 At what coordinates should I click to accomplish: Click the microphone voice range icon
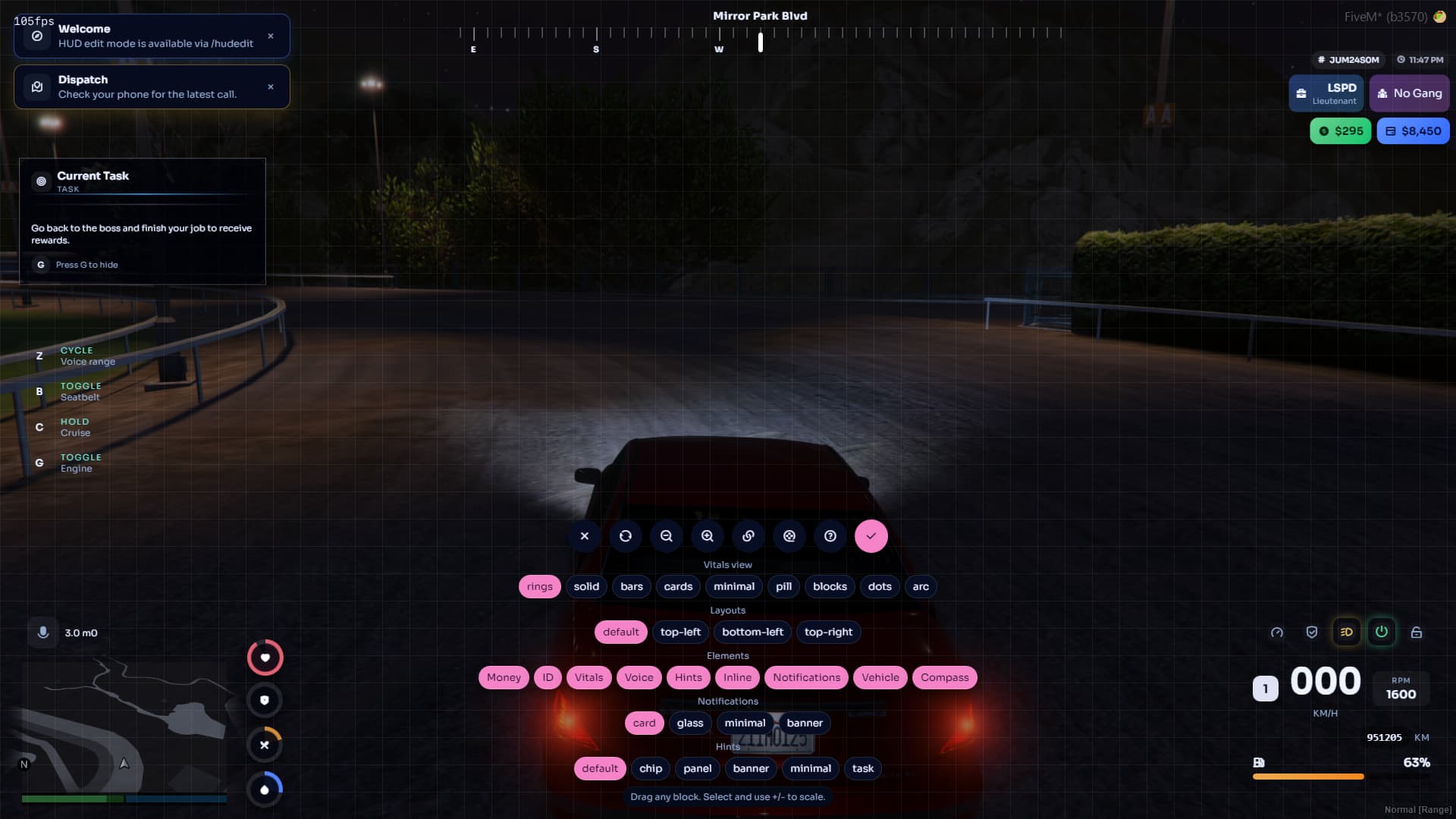pos(43,632)
